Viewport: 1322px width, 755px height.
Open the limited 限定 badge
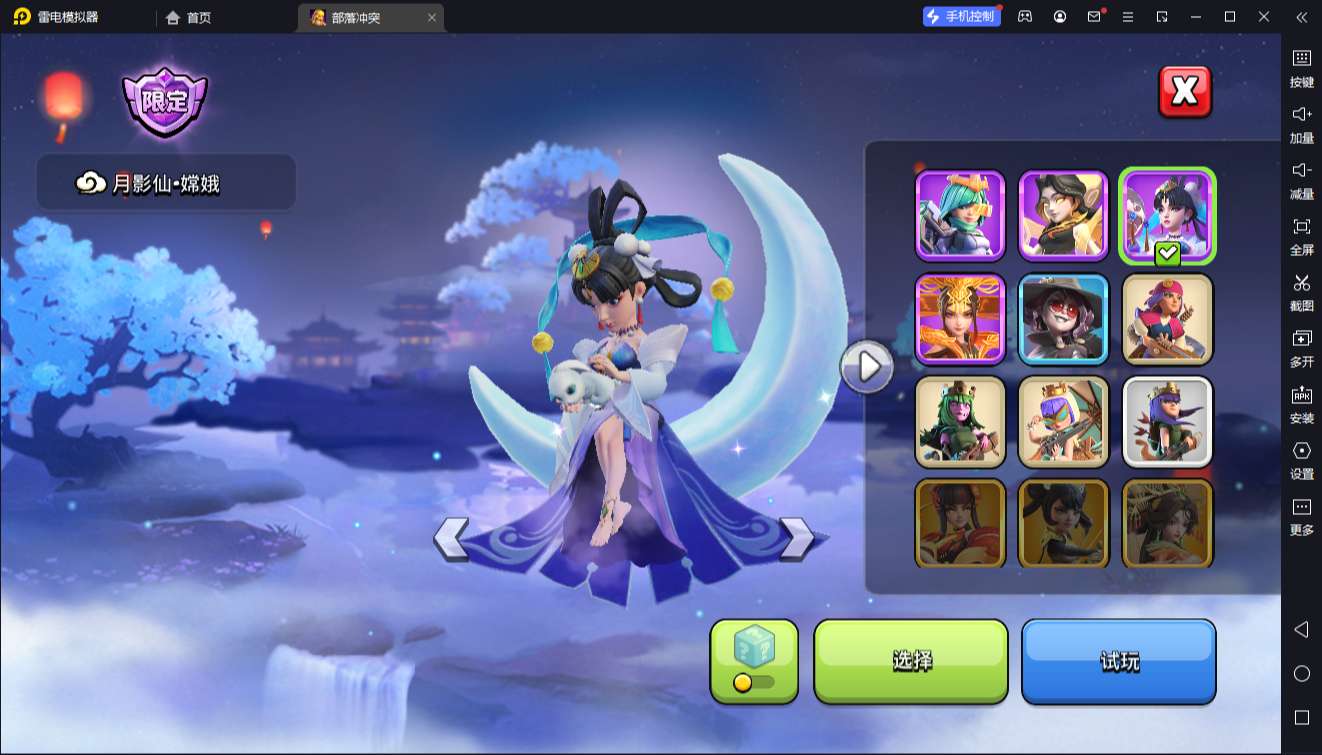coord(164,102)
